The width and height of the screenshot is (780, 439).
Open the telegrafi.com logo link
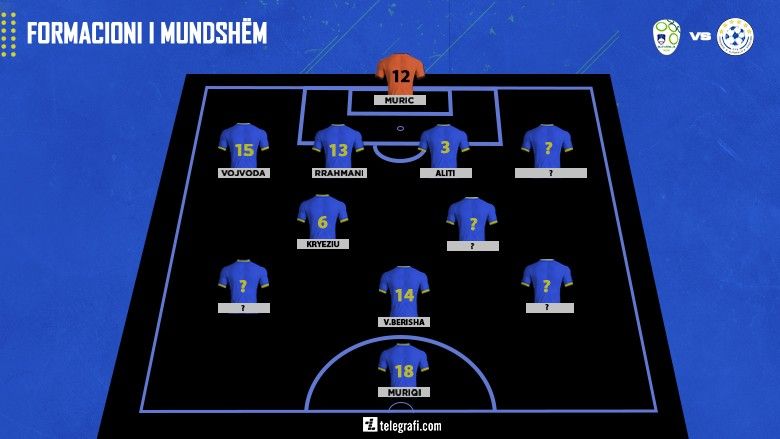point(402,425)
